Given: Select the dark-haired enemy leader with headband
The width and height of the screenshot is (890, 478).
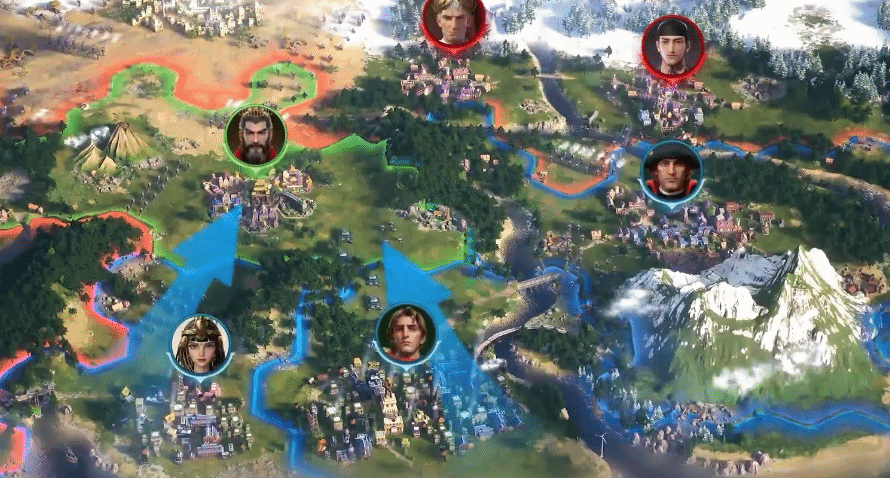Looking at the screenshot, I should pos(673,47).
